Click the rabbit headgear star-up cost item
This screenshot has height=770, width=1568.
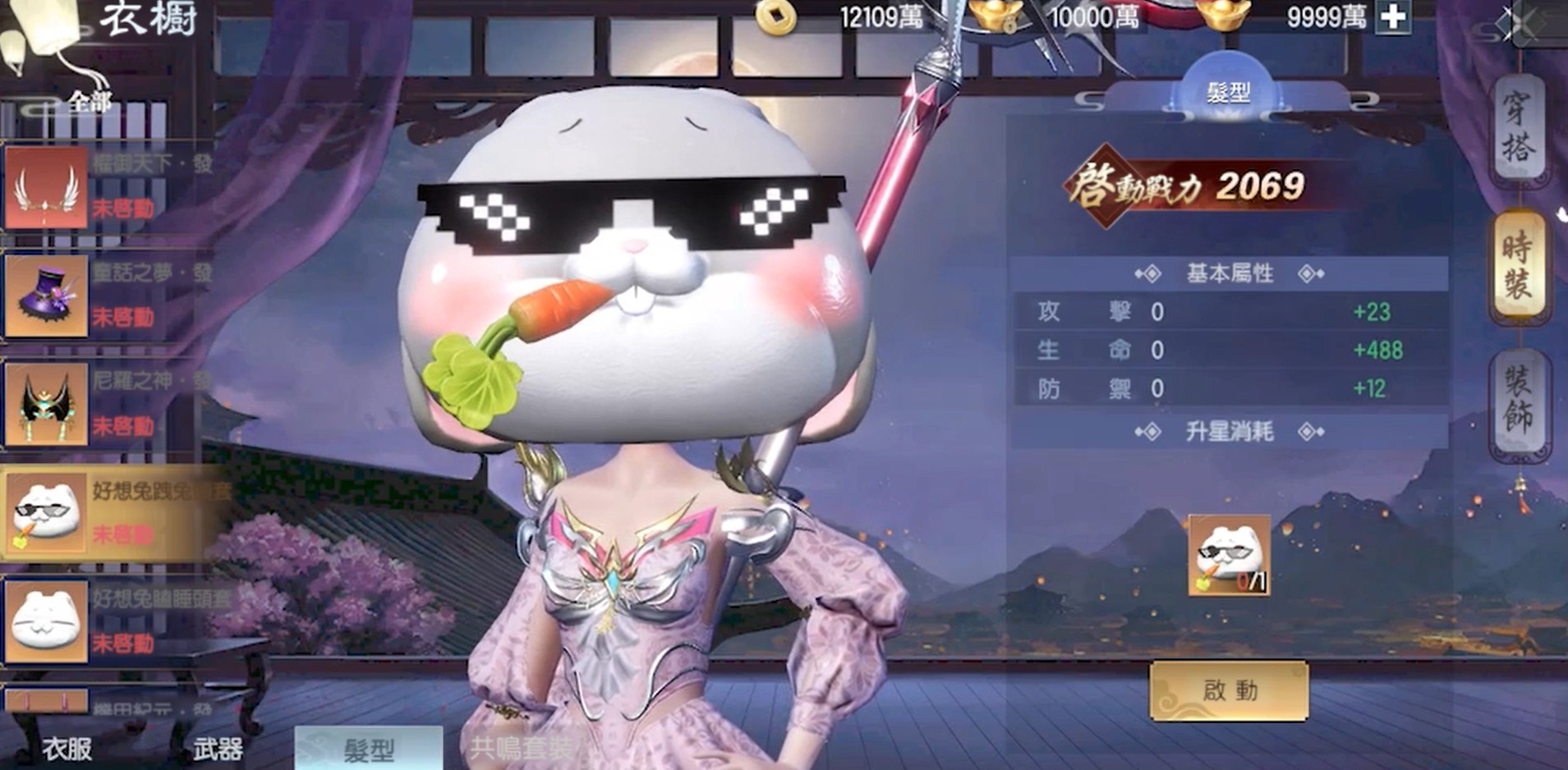coord(1229,556)
